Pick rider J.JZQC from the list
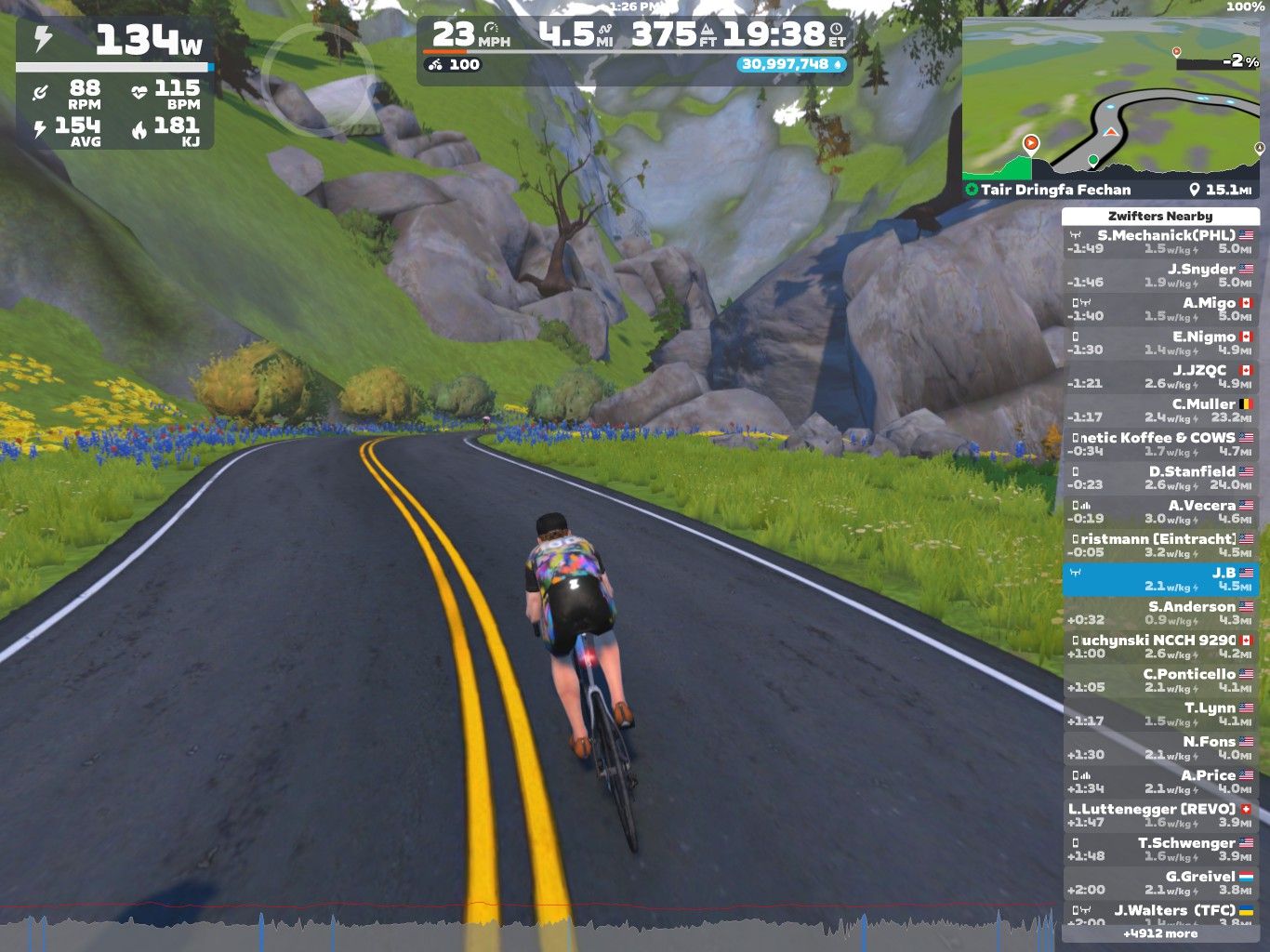Viewport: 1270px width, 952px height. click(x=1160, y=377)
